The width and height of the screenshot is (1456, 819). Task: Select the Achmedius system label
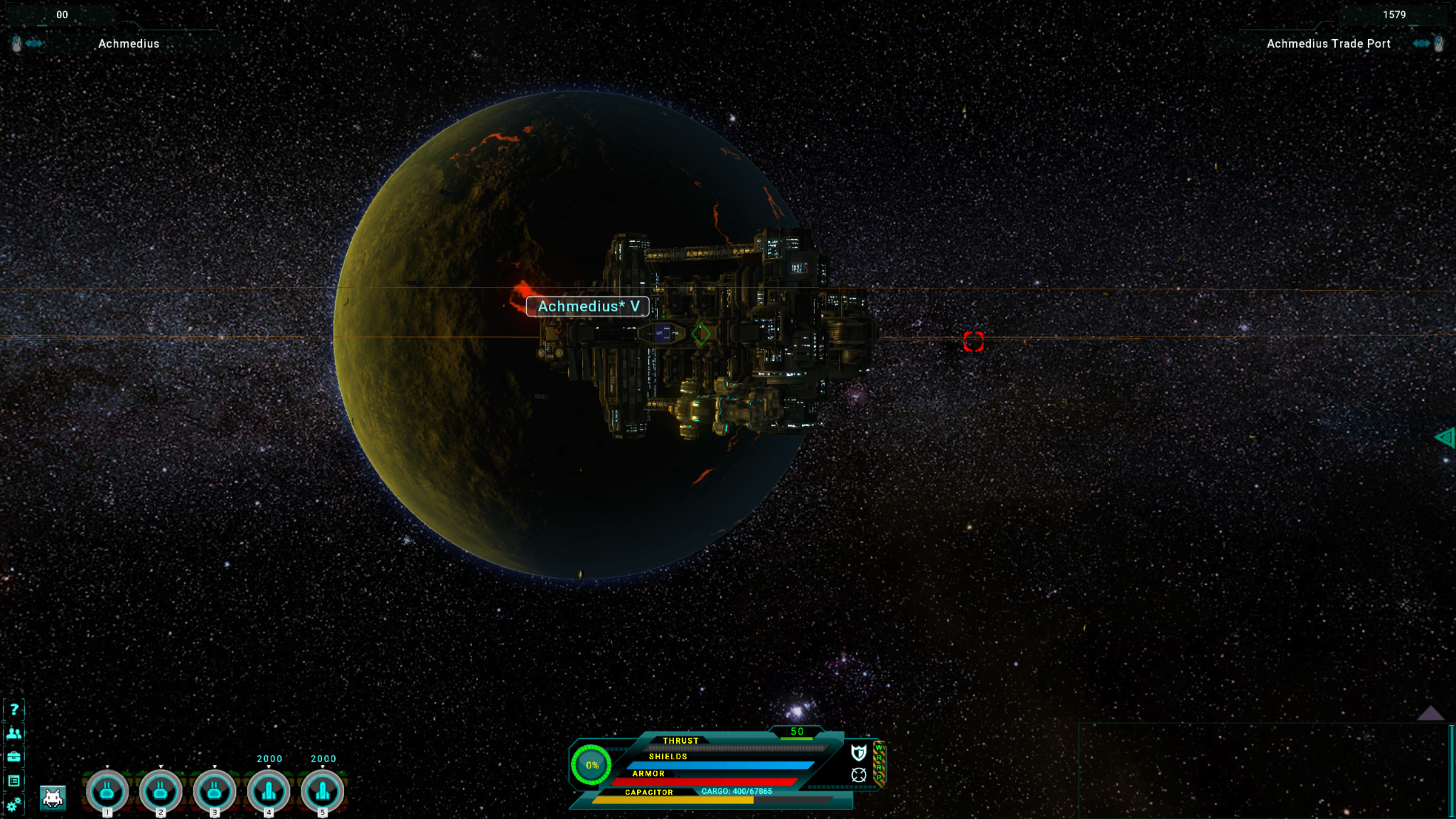[x=129, y=44]
